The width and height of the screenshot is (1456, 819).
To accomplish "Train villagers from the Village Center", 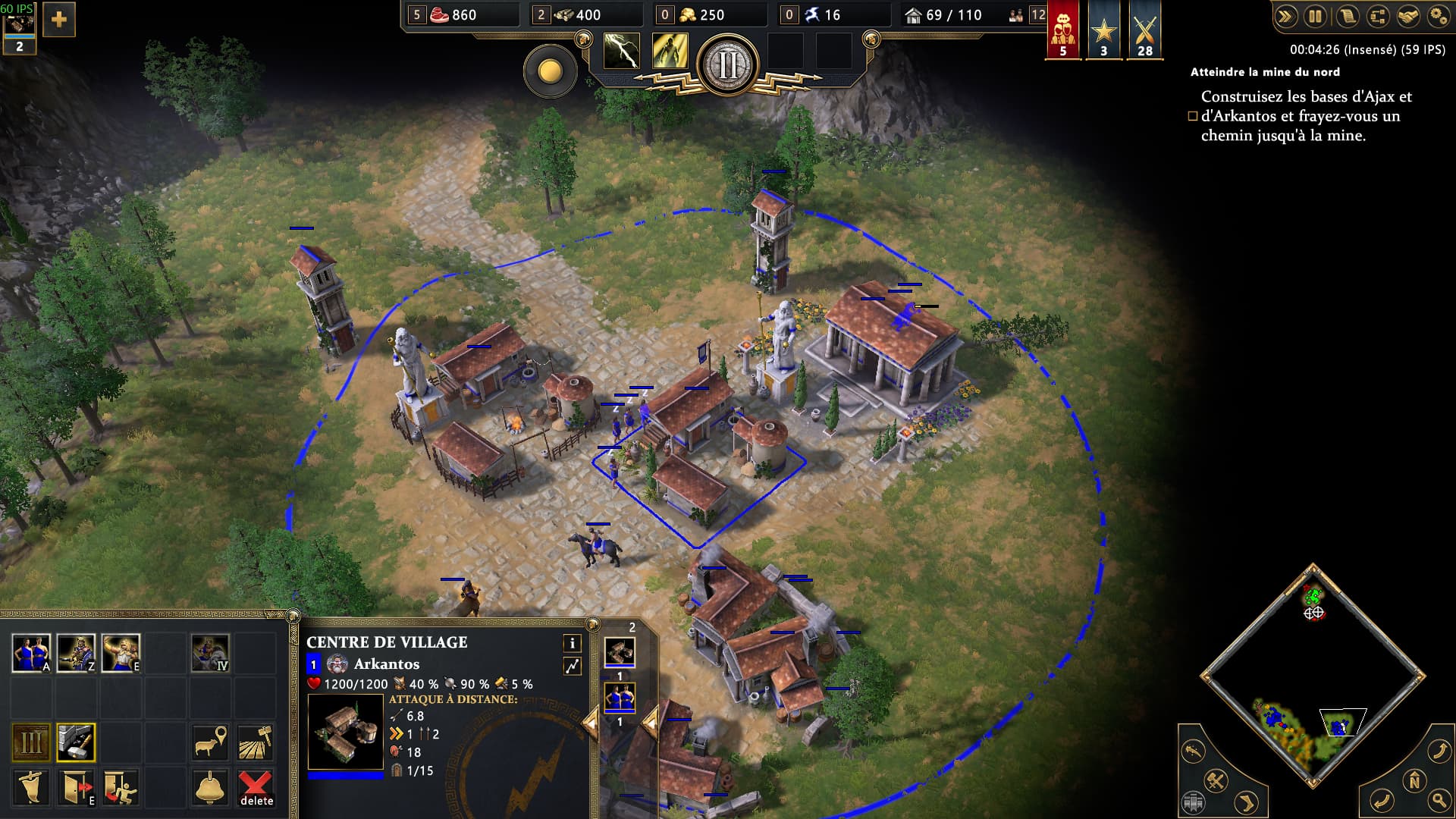I will [31, 653].
